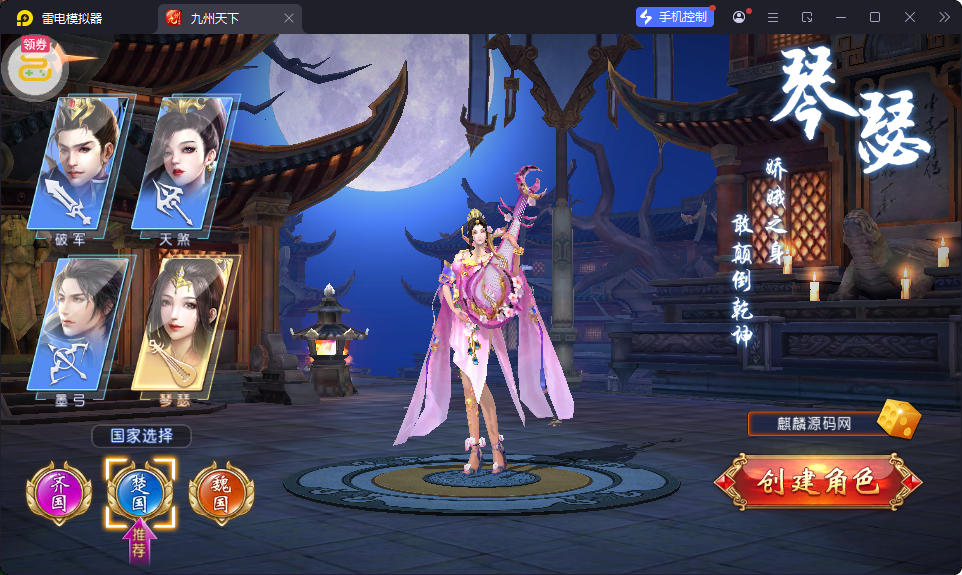Minimize the emulator window
This screenshot has width=962, height=575.
pos(841,17)
